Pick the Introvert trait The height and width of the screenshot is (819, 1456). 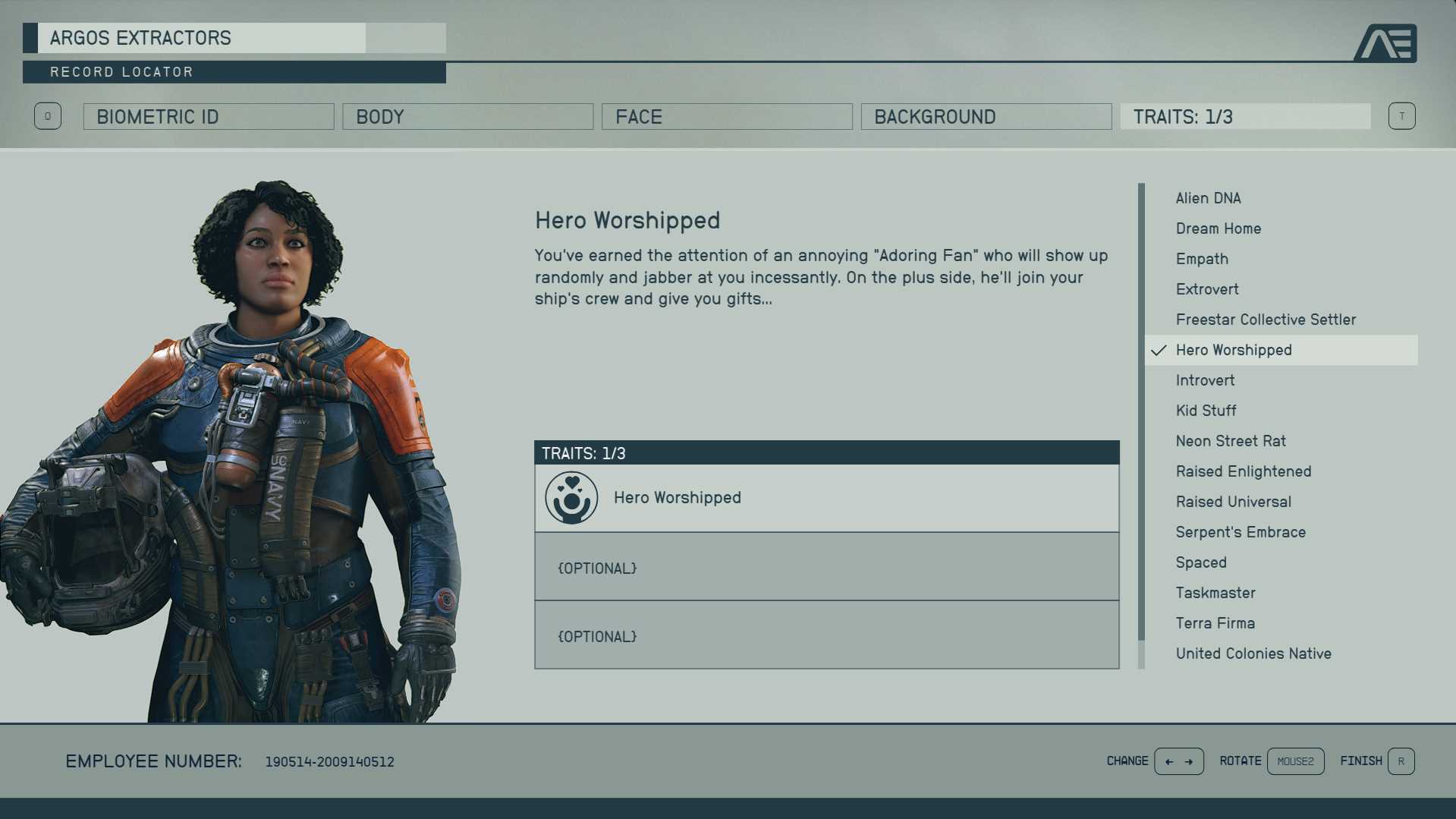[1205, 380]
